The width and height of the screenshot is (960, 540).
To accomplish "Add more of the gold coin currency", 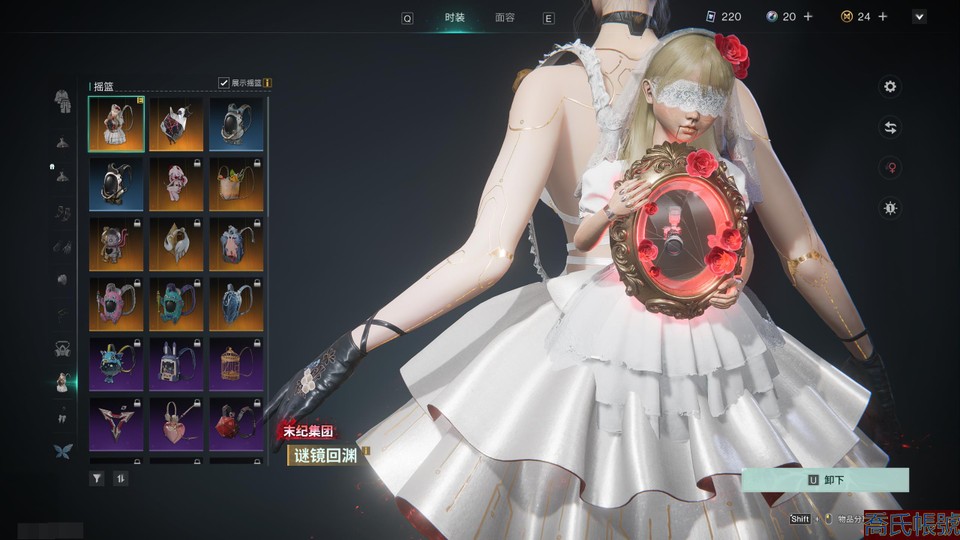I will pos(885,17).
